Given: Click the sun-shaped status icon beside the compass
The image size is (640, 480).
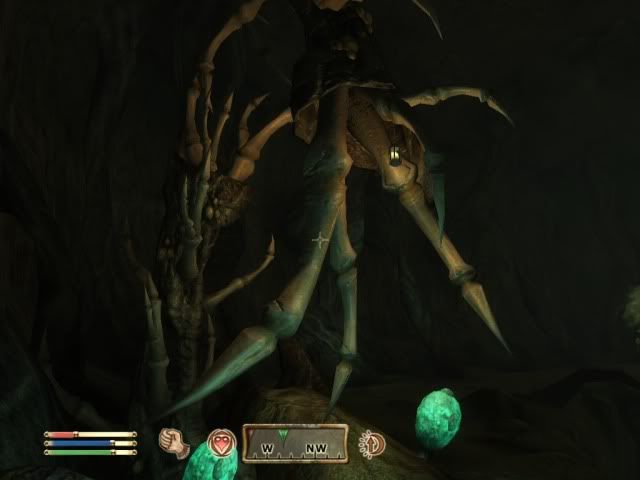Looking at the screenshot, I should 374,442.
